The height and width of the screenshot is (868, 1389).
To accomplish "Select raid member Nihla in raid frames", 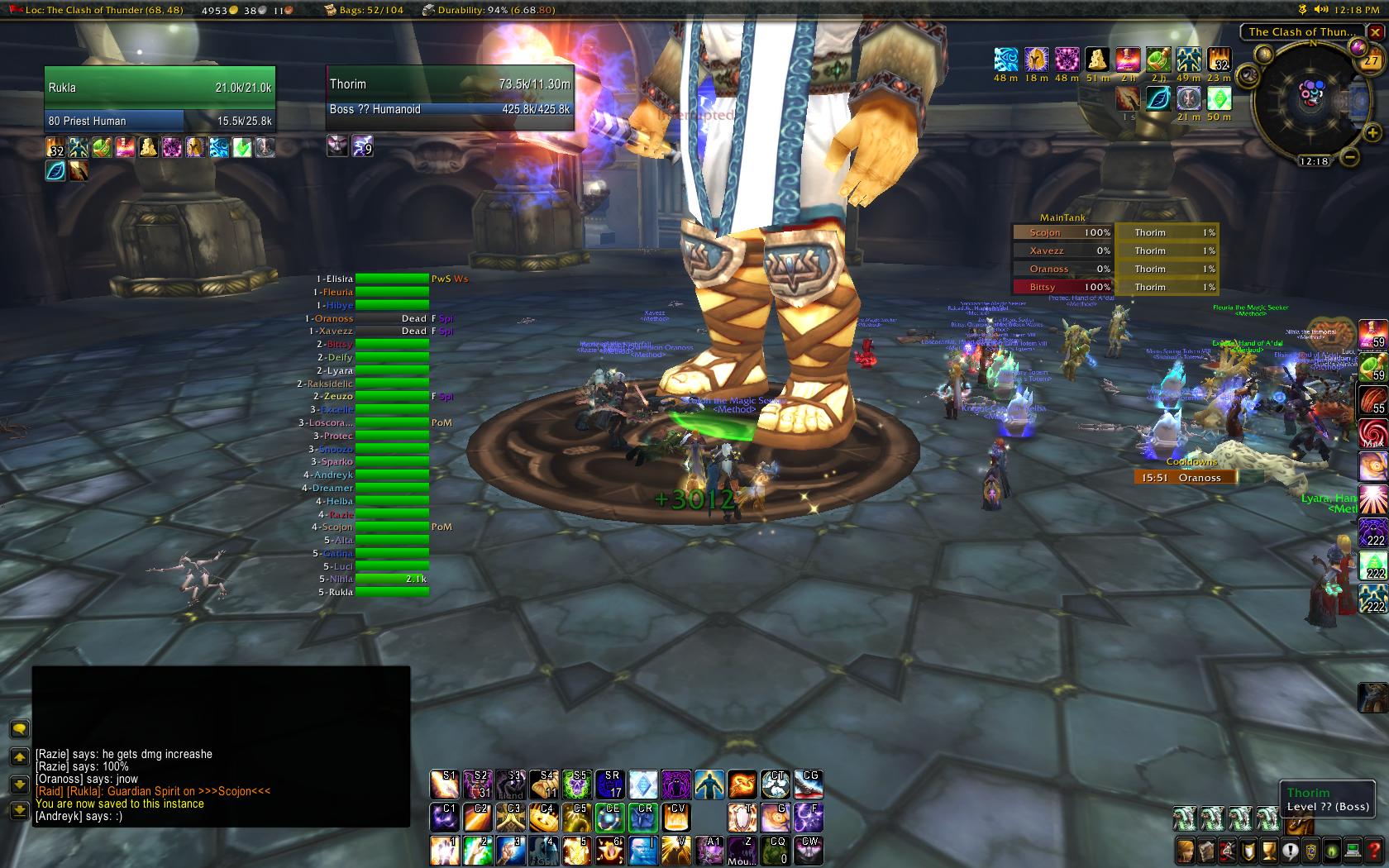I will [x=391, y=579].
